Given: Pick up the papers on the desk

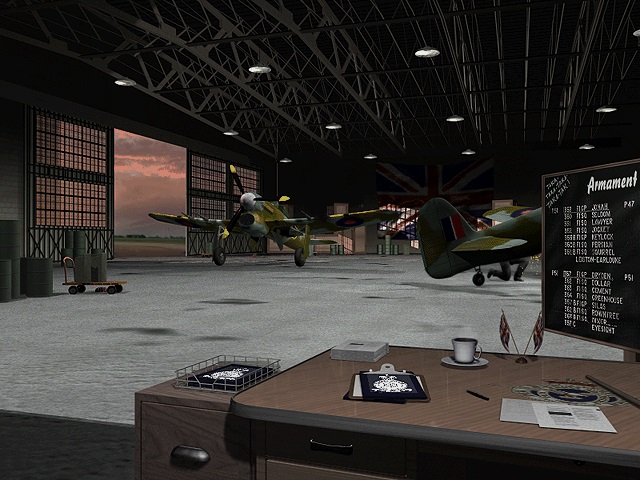Looking at the screenshot, I should tap(543, 413).
